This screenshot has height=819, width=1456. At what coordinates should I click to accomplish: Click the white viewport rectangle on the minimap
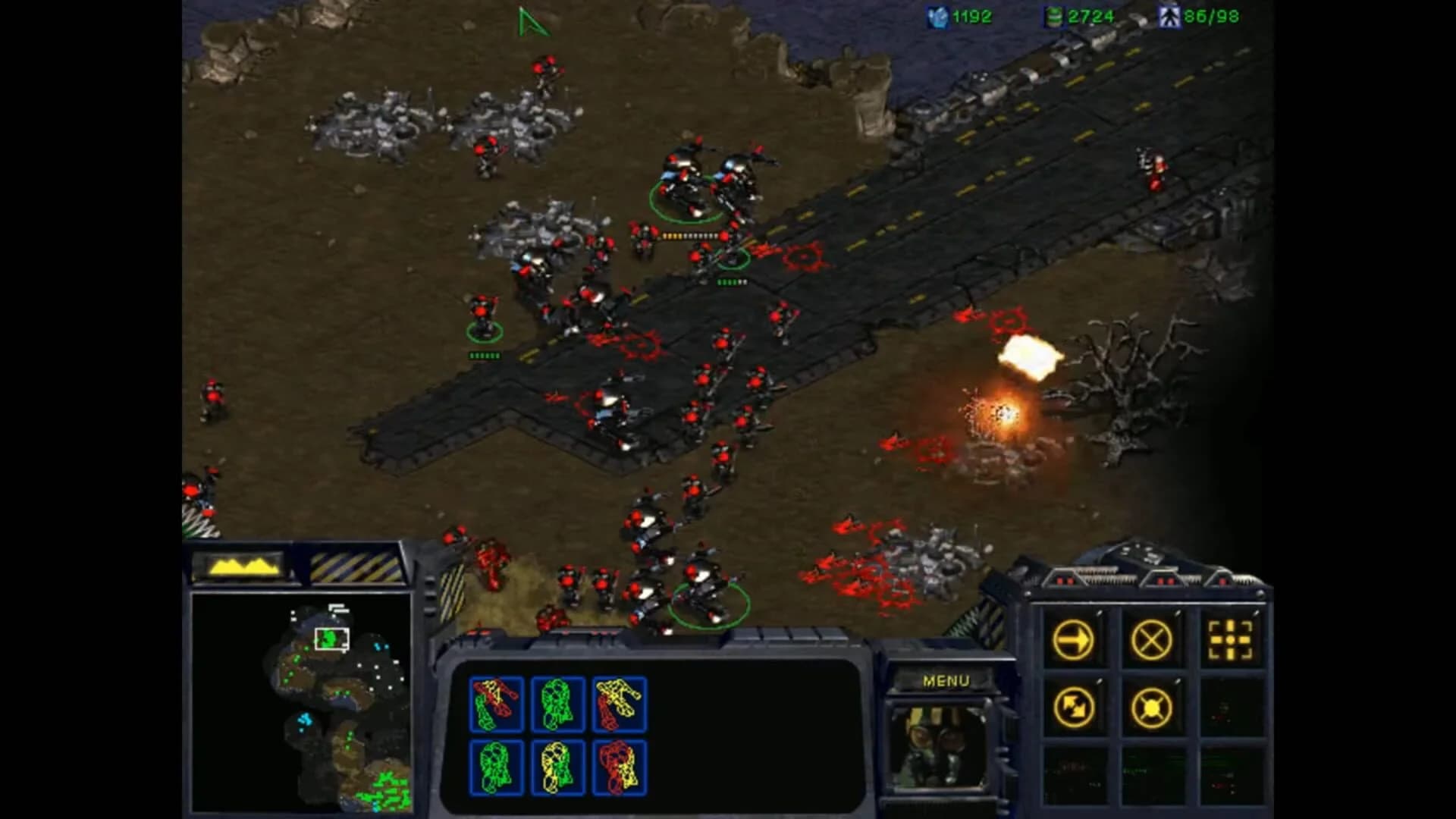click(x=332, y=638)
